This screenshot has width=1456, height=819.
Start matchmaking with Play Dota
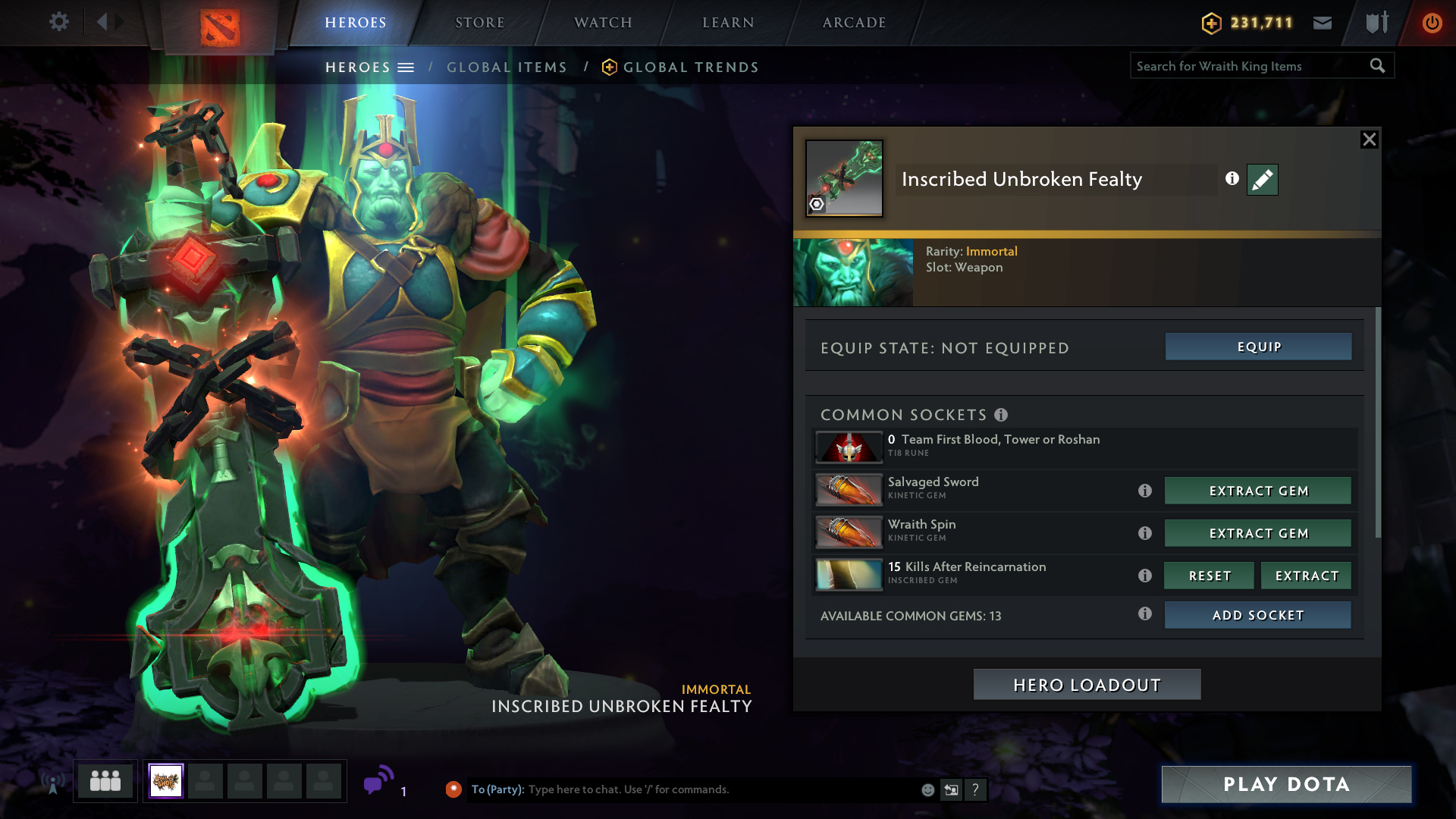tap(1286, 784)
